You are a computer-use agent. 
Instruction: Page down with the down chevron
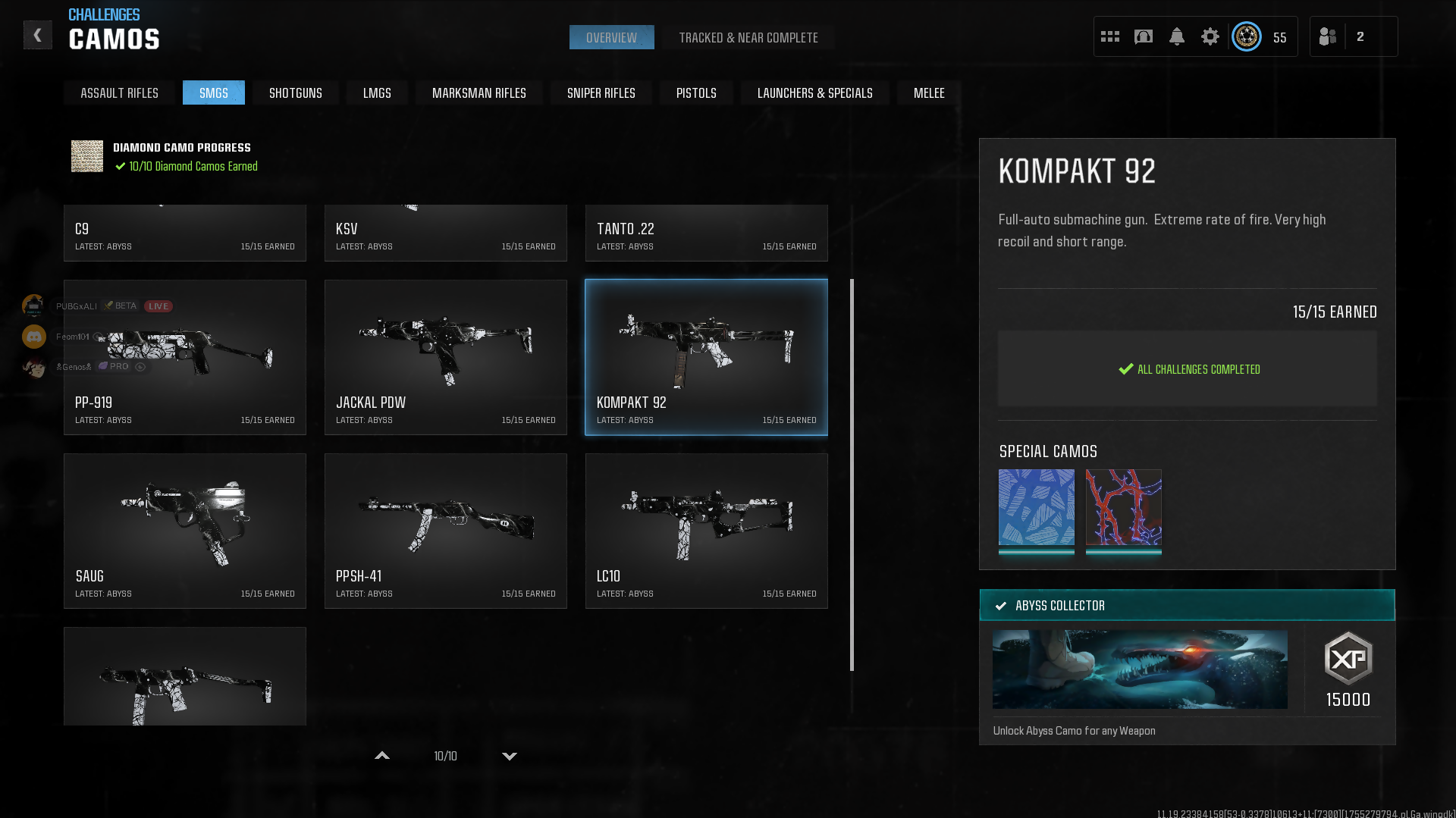(x=510, y=756)
